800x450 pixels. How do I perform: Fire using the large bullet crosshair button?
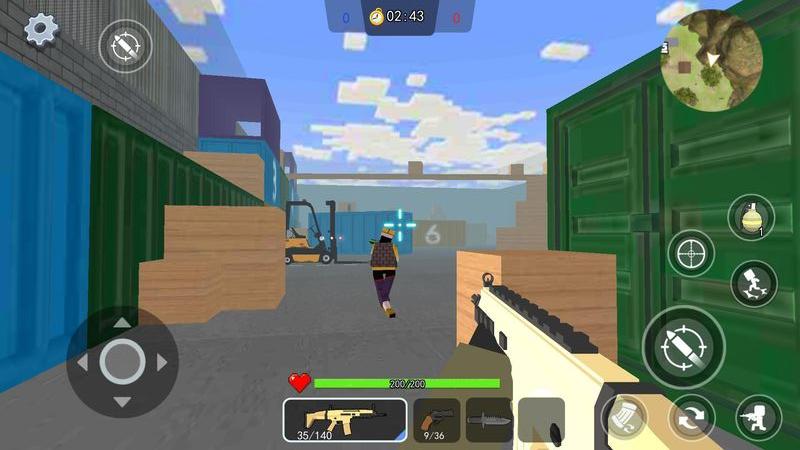683,346
